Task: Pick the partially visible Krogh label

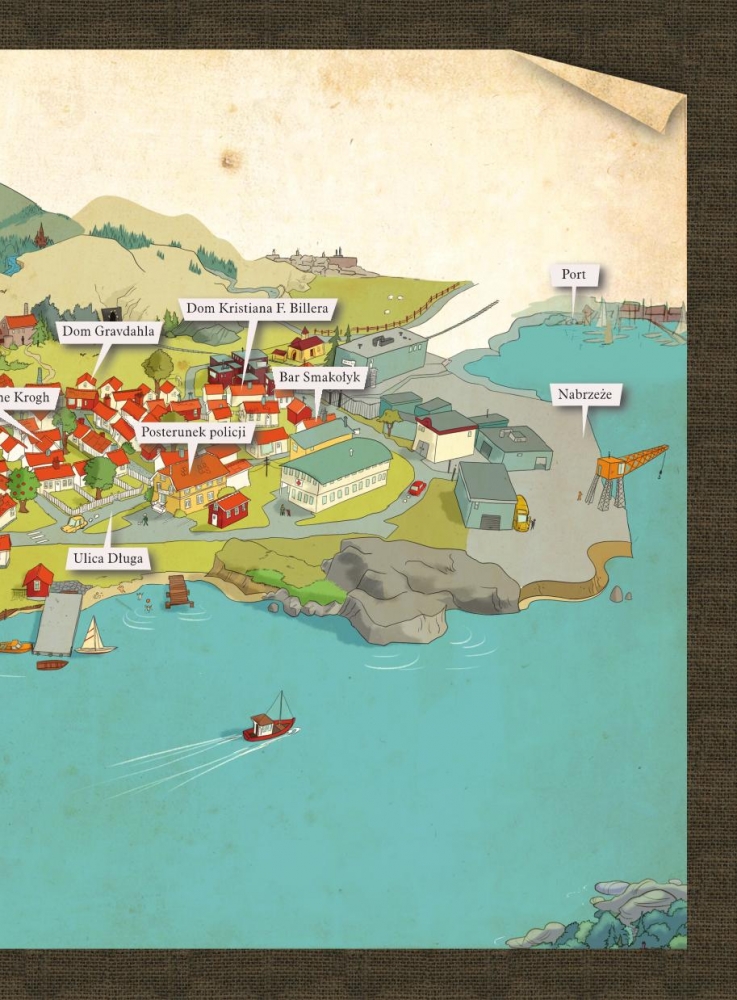Action: (26, 398)
